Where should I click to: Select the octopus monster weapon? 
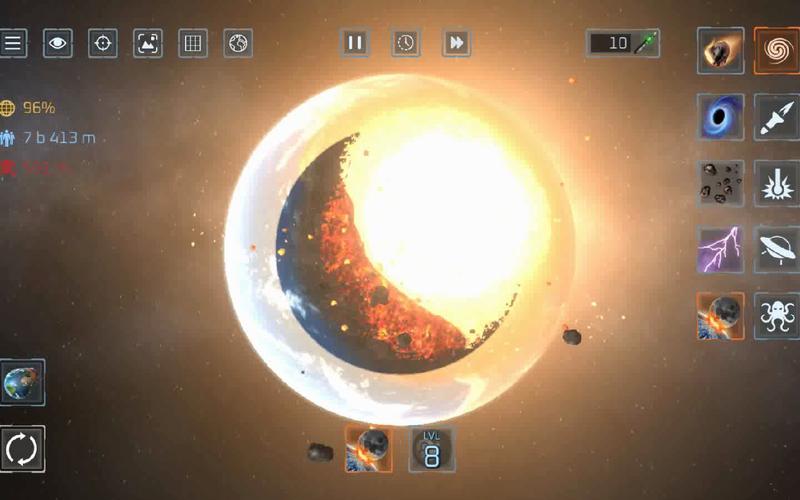point(776,316)
